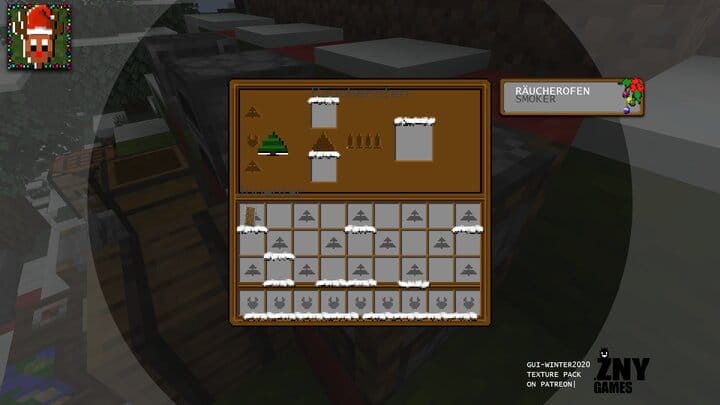Select the smoker's top input slot
This screenshot has width=720, height=405.
323,114
